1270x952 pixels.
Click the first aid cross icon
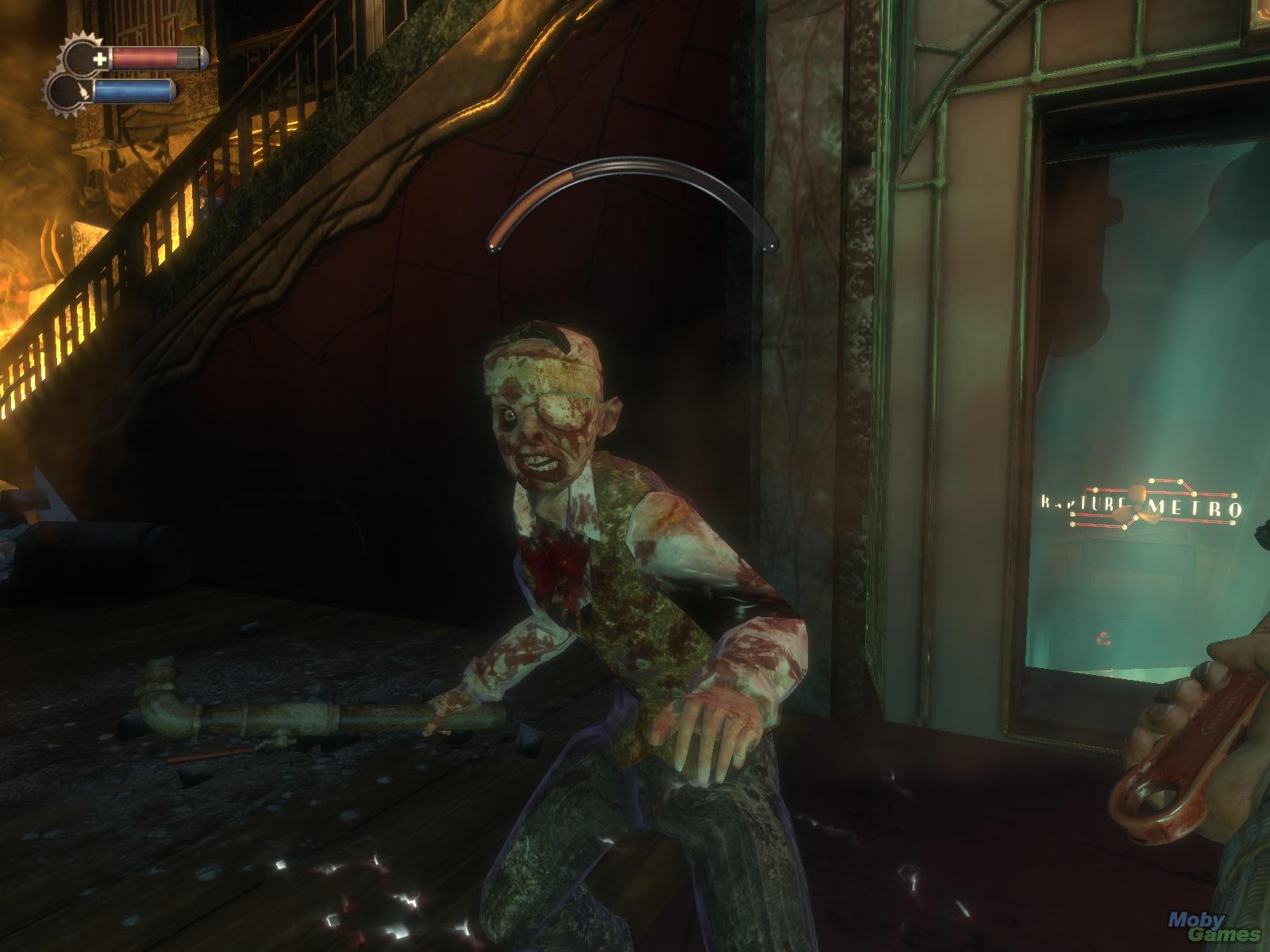(101, 59)
